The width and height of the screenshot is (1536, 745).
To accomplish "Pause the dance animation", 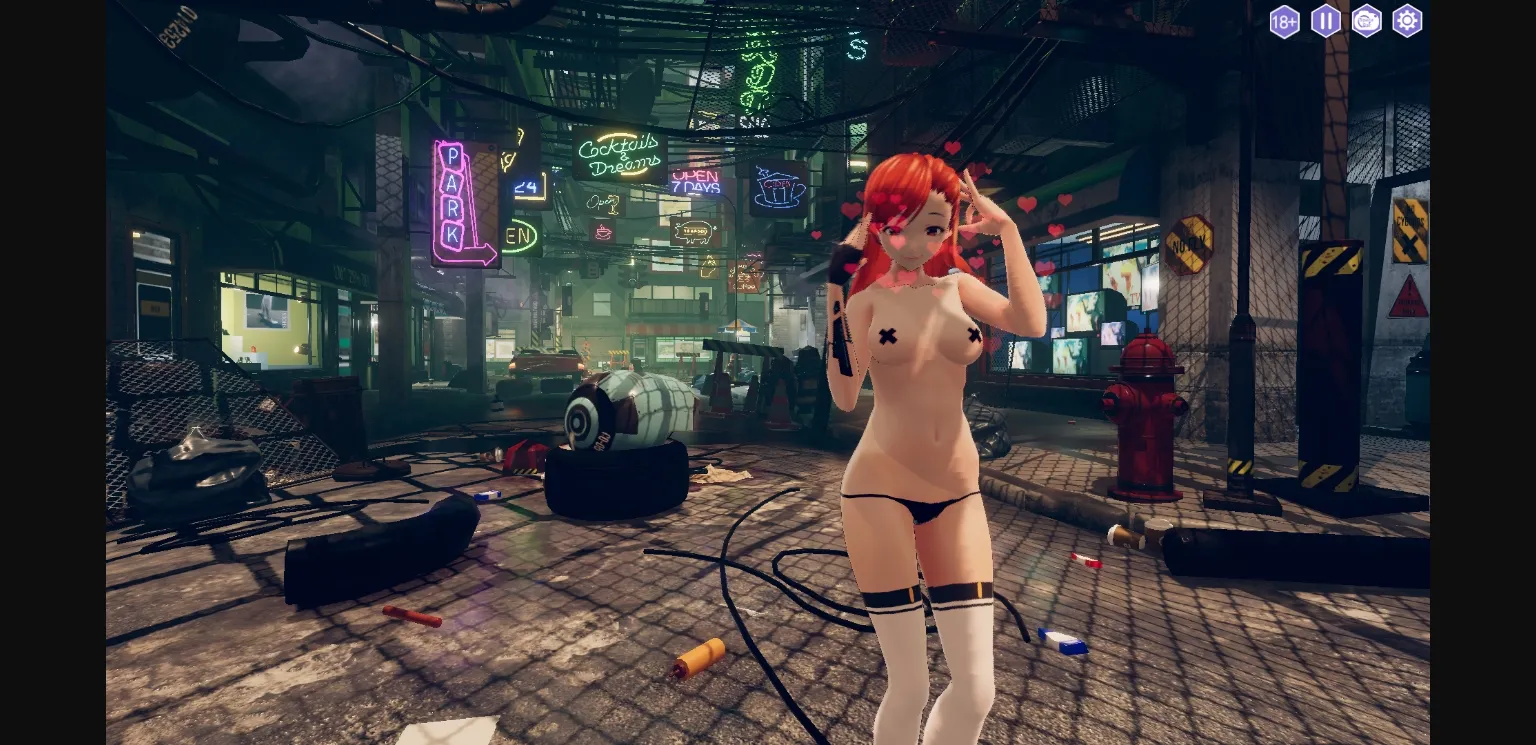I will pos(1325,21).
